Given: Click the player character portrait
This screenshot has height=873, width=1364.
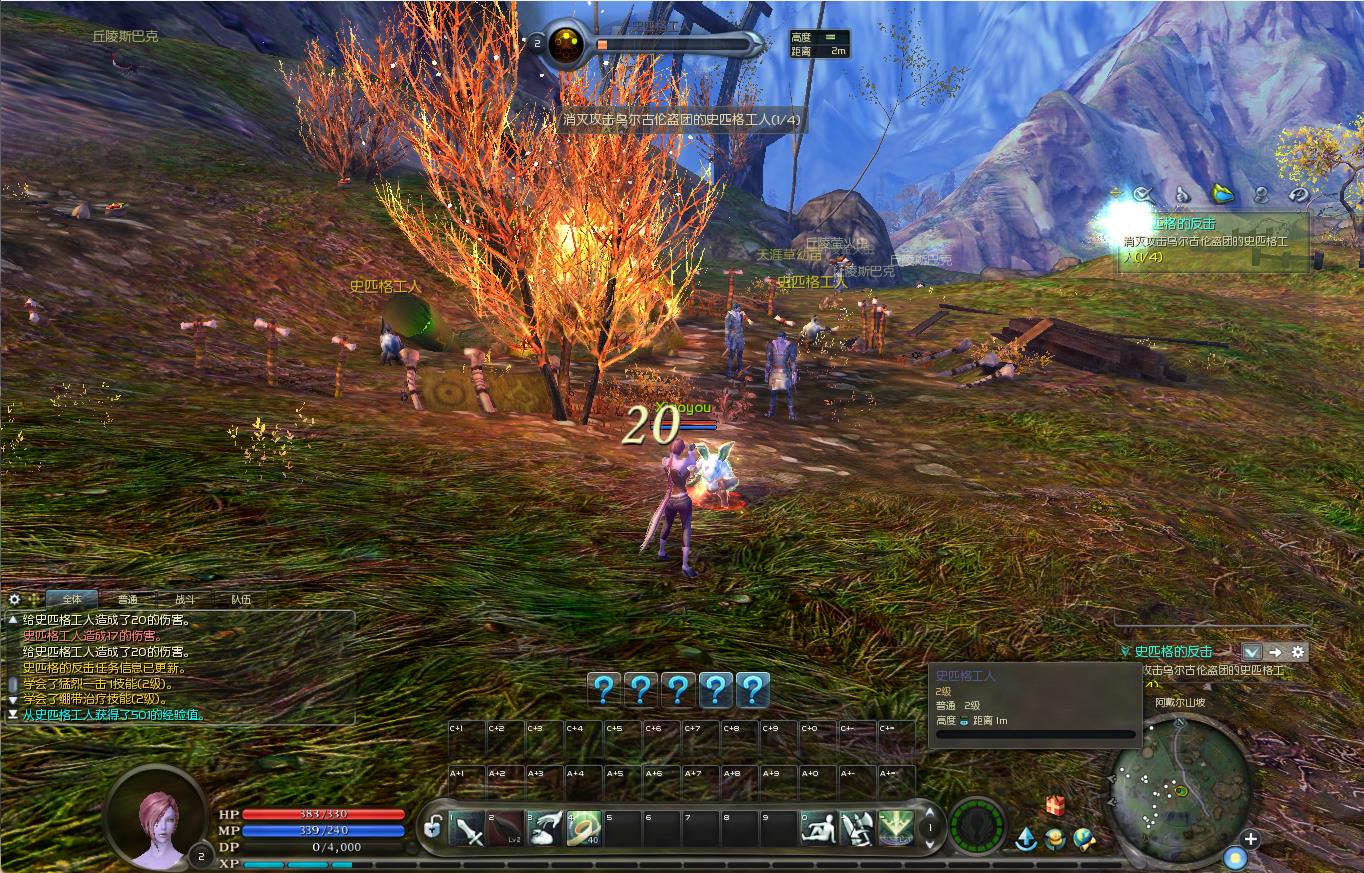Looking at the screenshot, I should [x=156, y=817].
